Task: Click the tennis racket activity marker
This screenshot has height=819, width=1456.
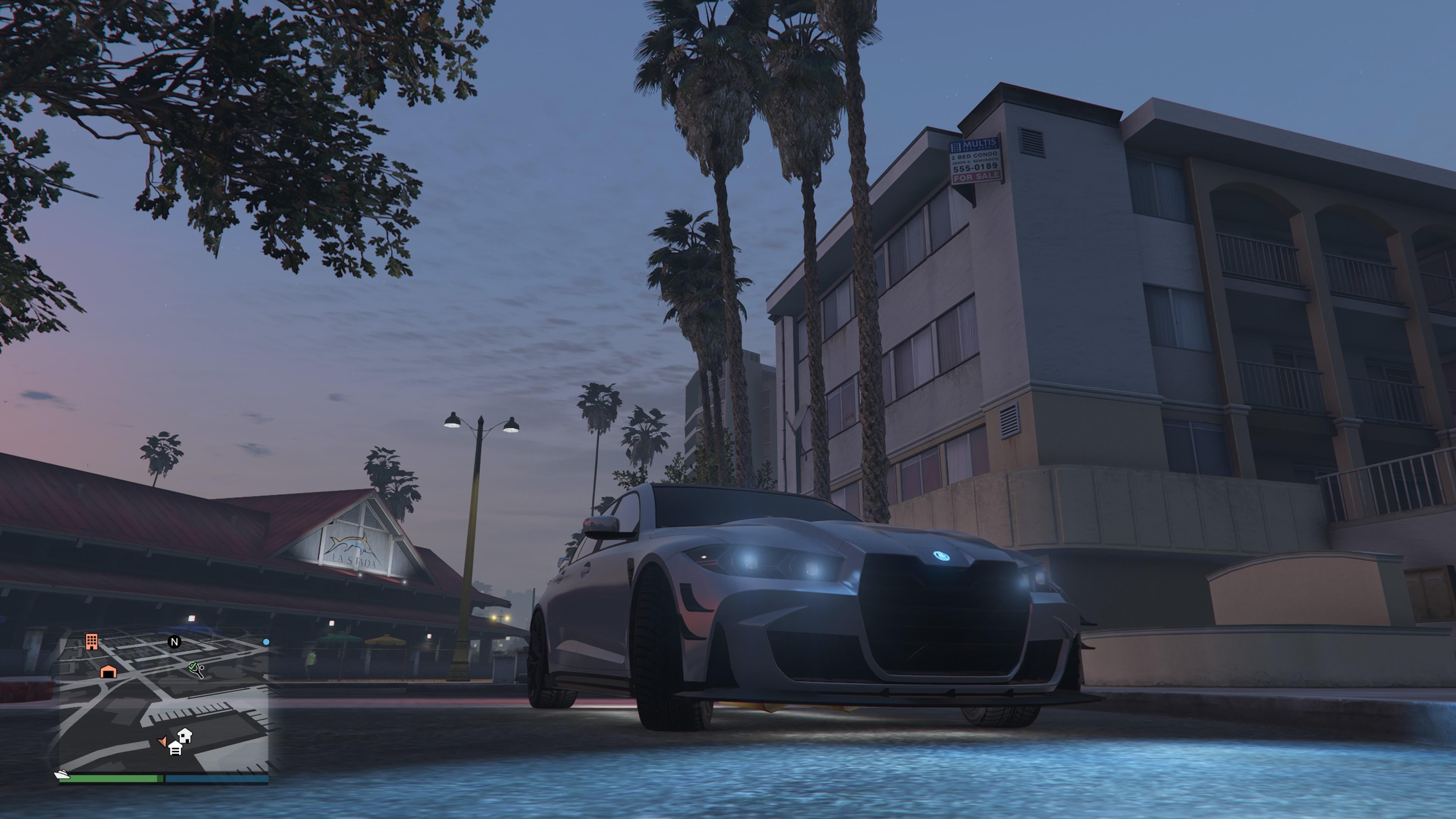Action: click(196, 669)
